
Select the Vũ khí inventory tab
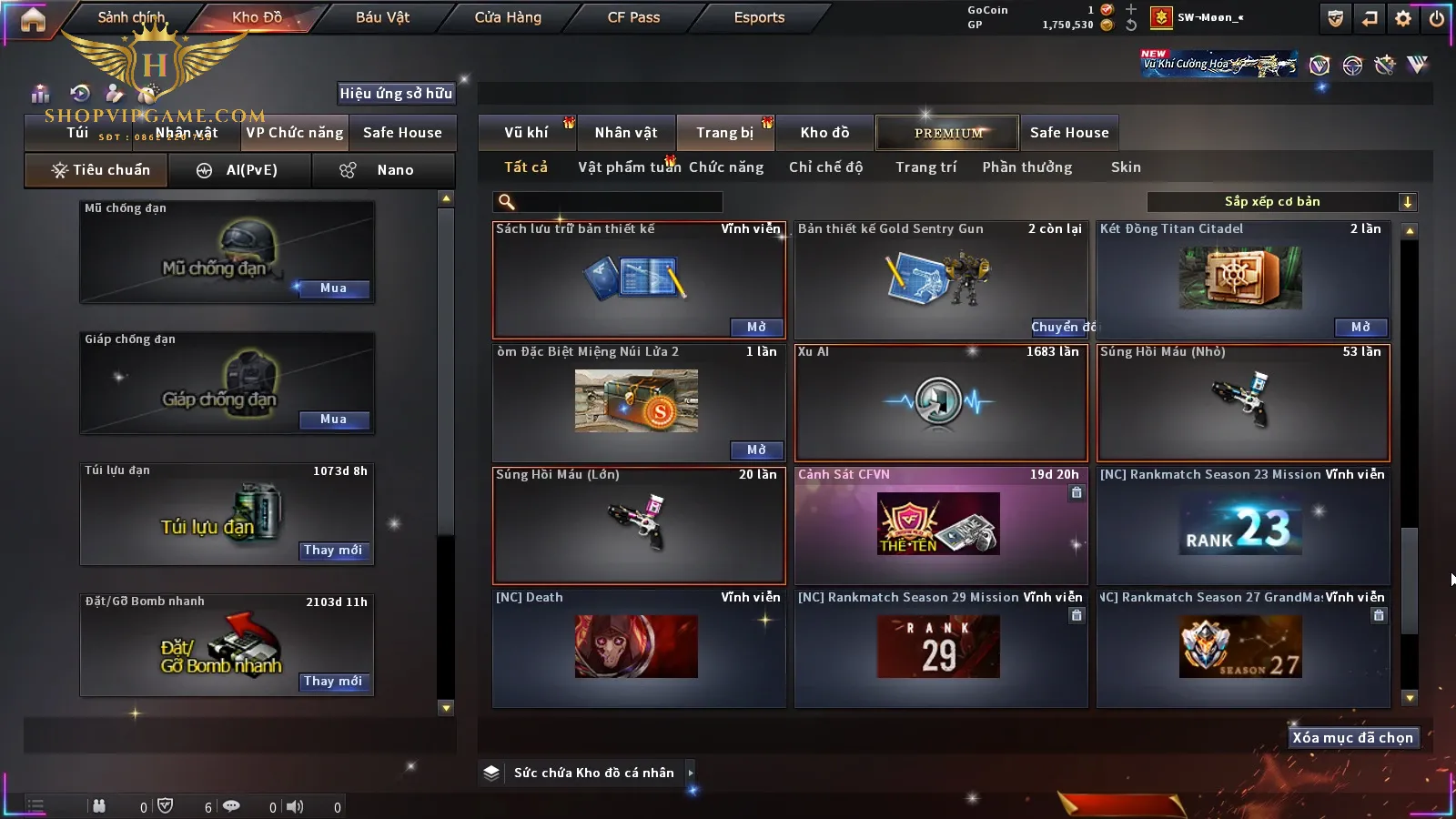(x=526, y=133)
